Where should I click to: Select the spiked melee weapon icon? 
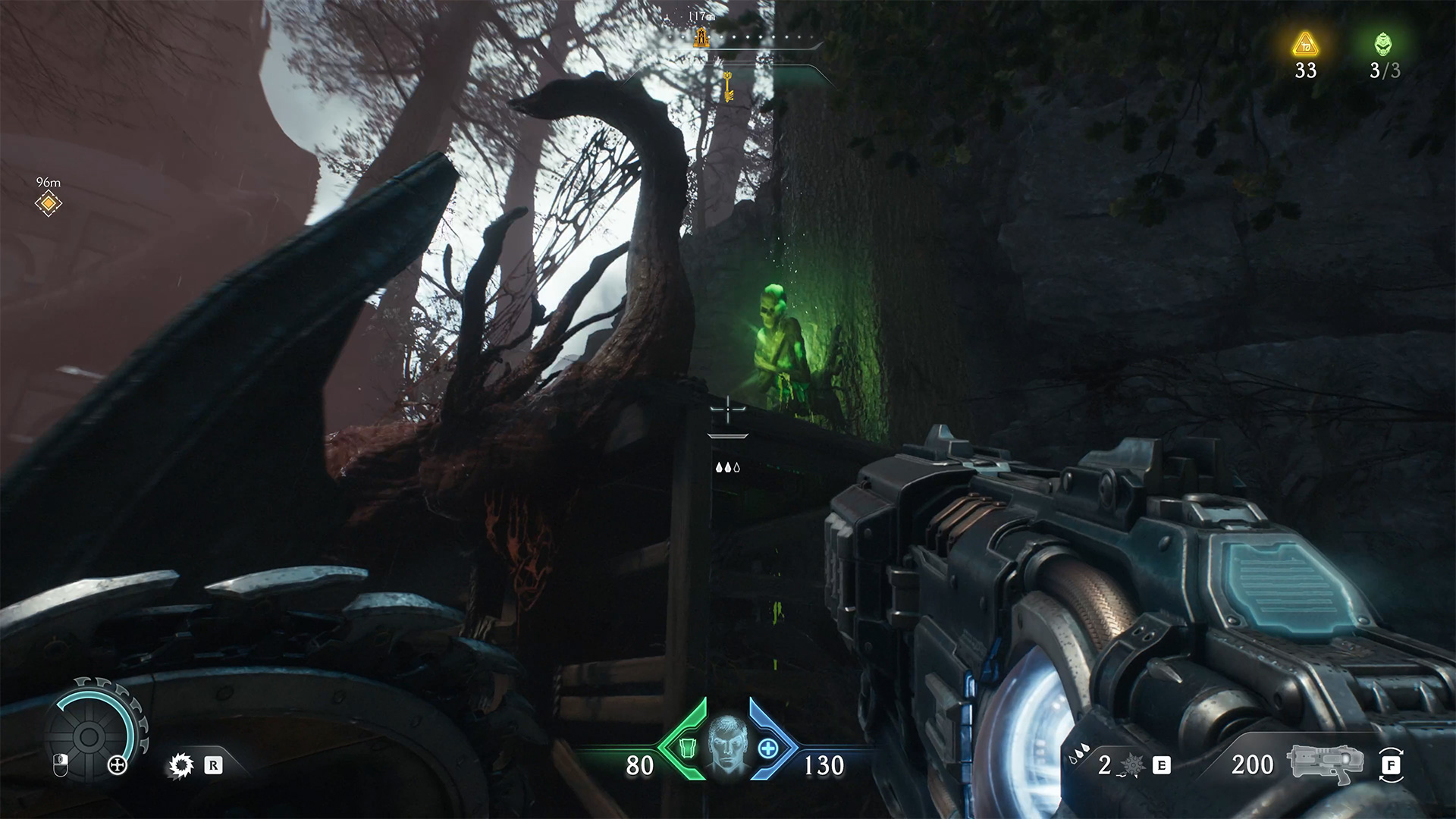tap(180, 766)
